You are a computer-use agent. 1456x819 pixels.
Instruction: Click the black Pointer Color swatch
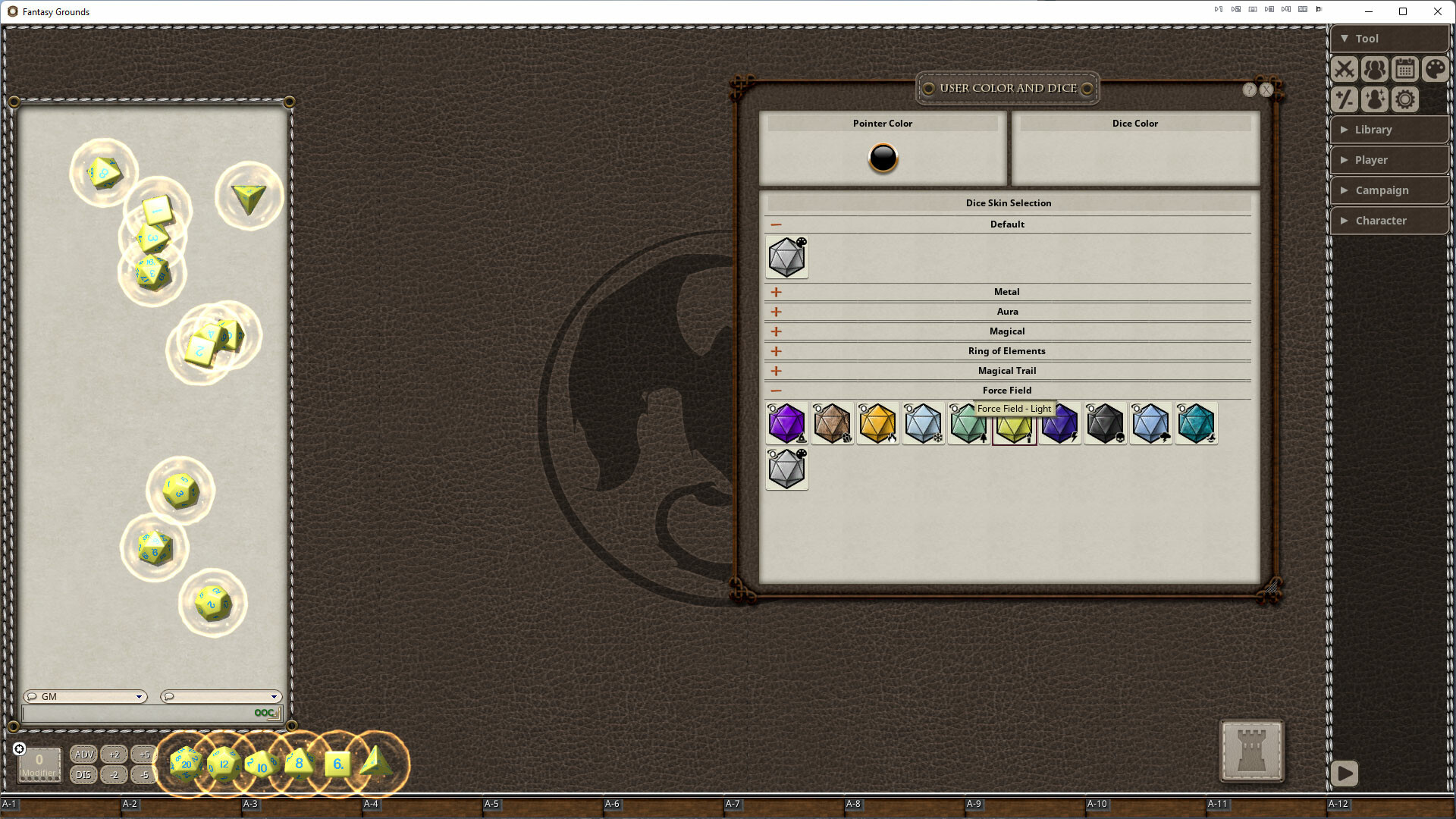tap(882, 159)
